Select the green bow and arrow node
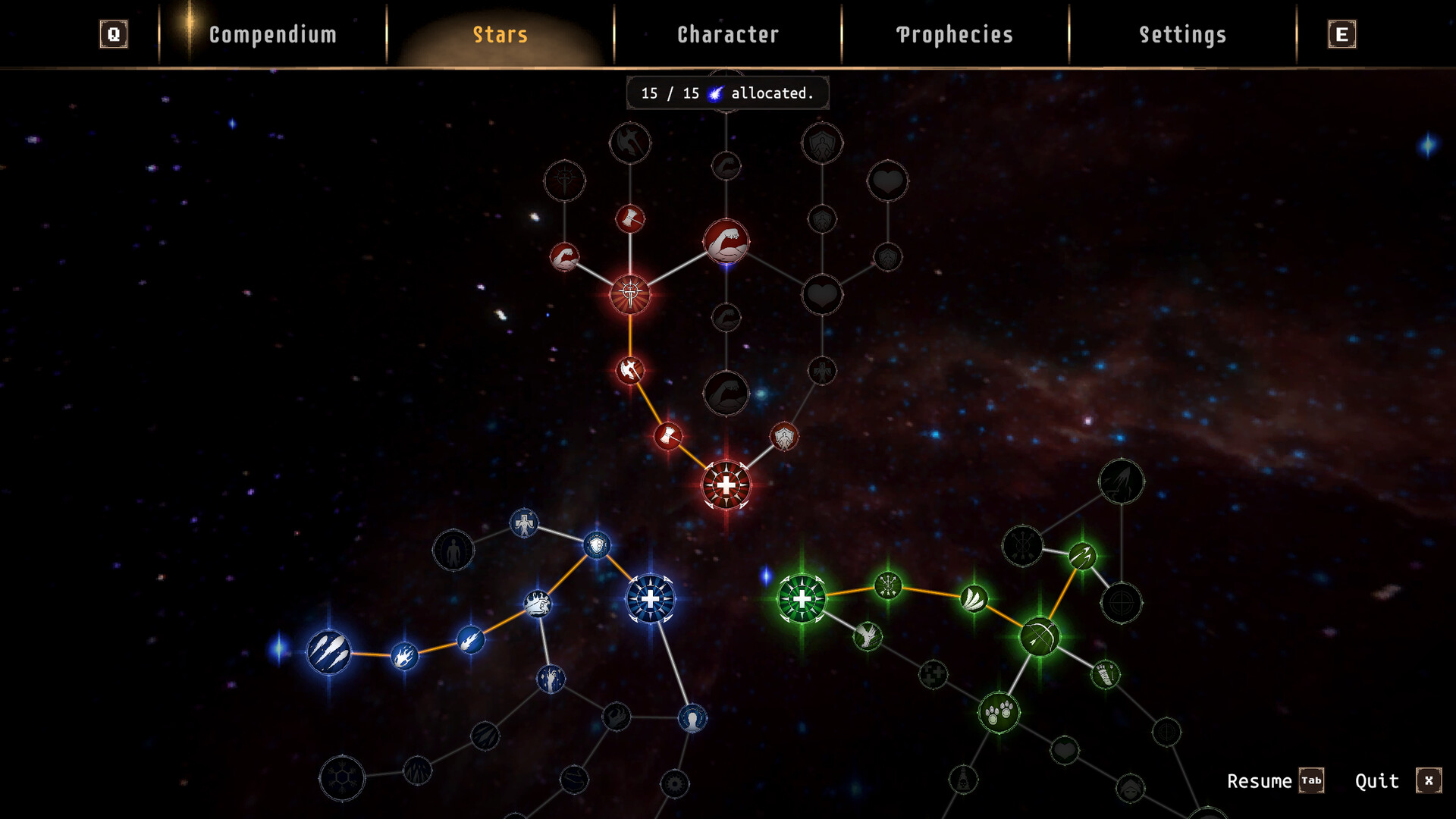 (1040, 636)
